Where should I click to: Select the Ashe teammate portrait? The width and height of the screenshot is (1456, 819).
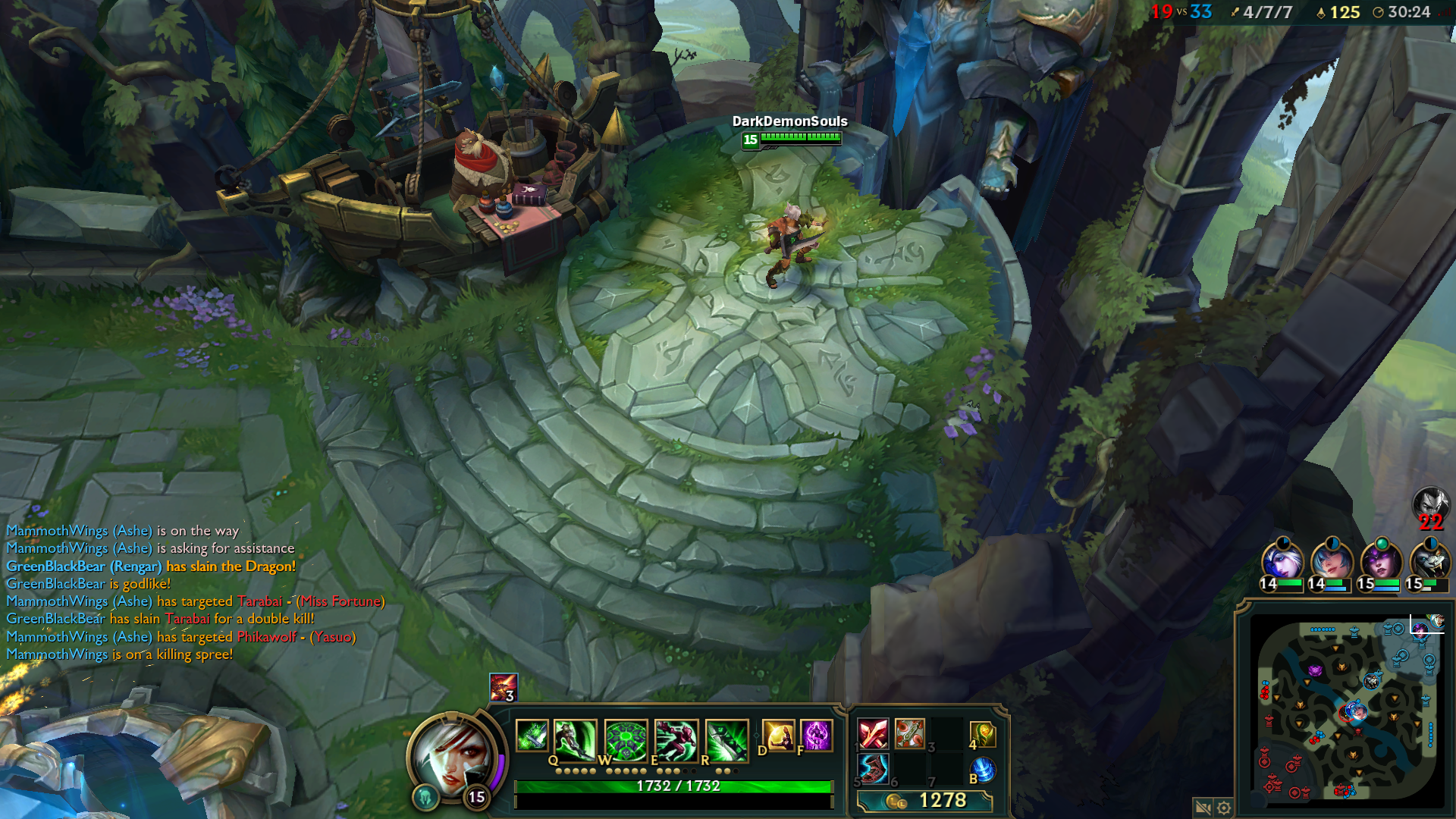click(x=1282, y=561)
